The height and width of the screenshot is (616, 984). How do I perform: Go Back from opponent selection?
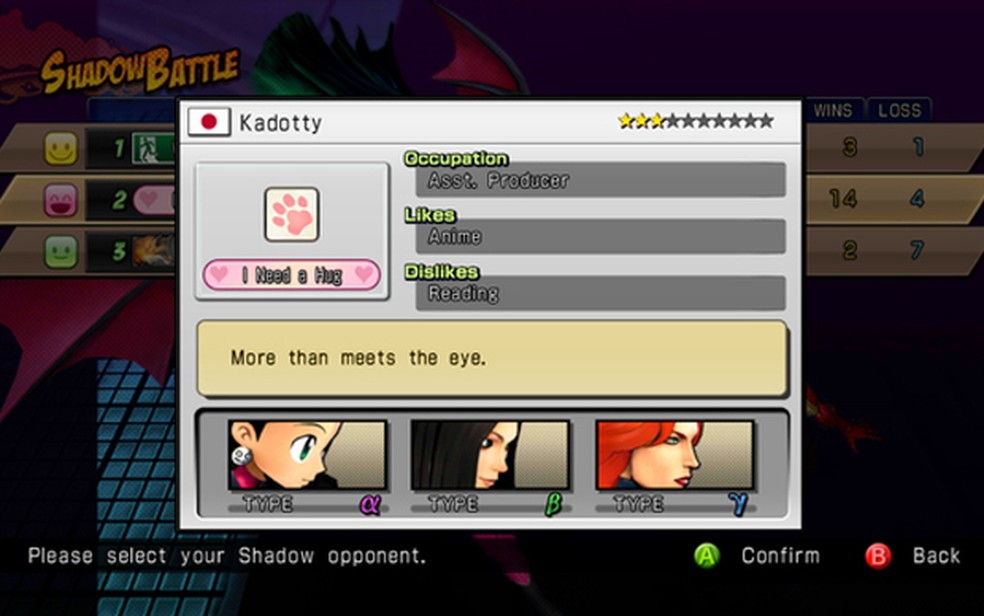tap(917, 556)
